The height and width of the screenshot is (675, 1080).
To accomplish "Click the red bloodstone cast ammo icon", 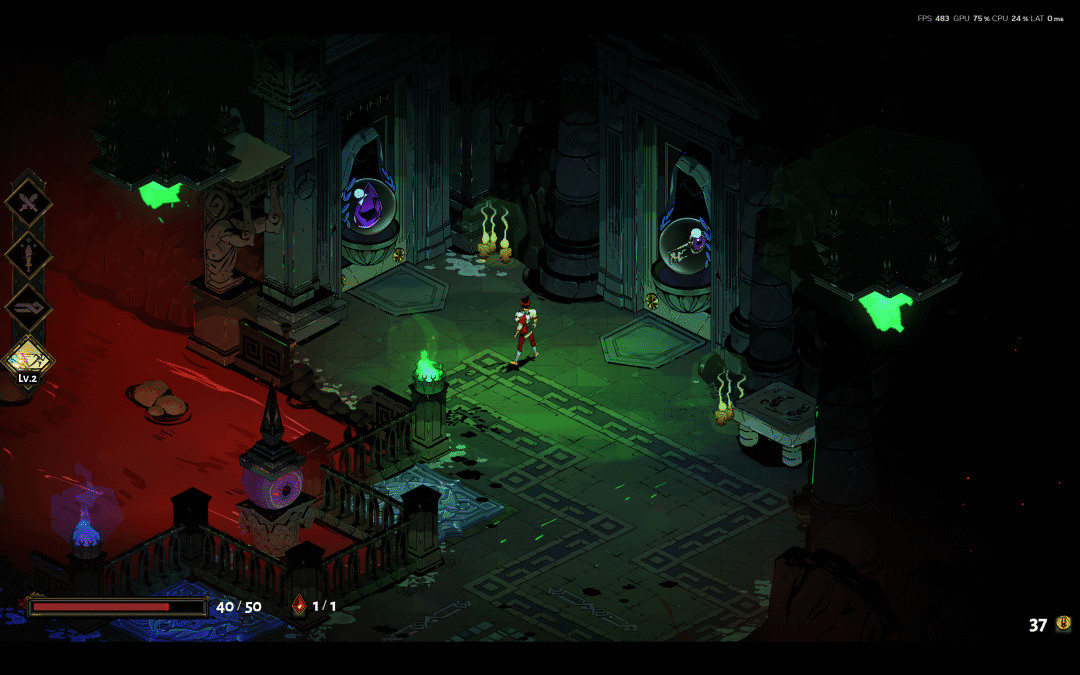I will pyautogui.click(x=299, y=605).
